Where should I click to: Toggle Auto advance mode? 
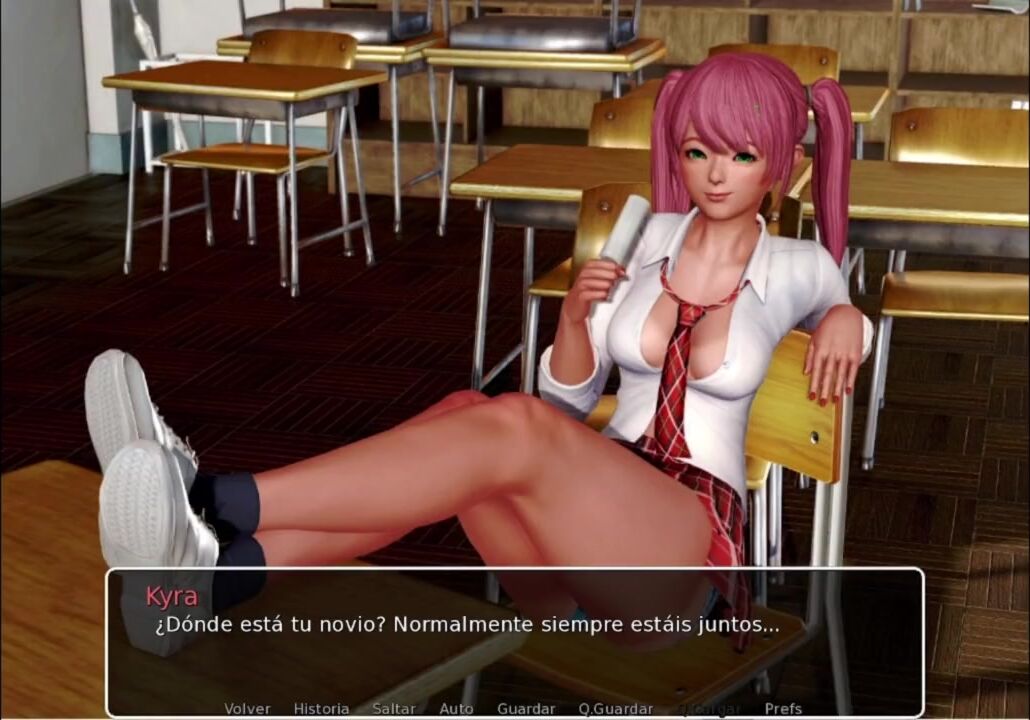[x=456, y=708]
